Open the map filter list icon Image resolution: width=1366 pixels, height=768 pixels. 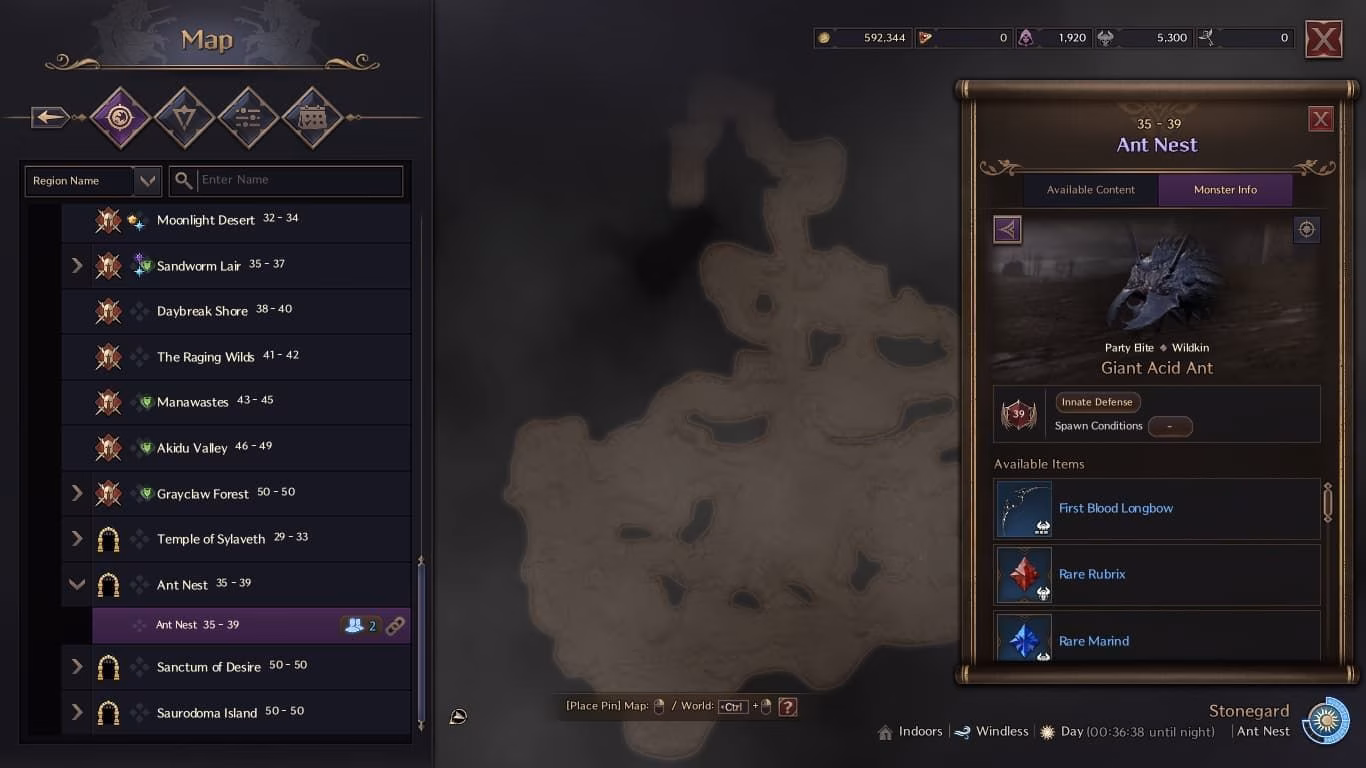[x=248, y=117]
